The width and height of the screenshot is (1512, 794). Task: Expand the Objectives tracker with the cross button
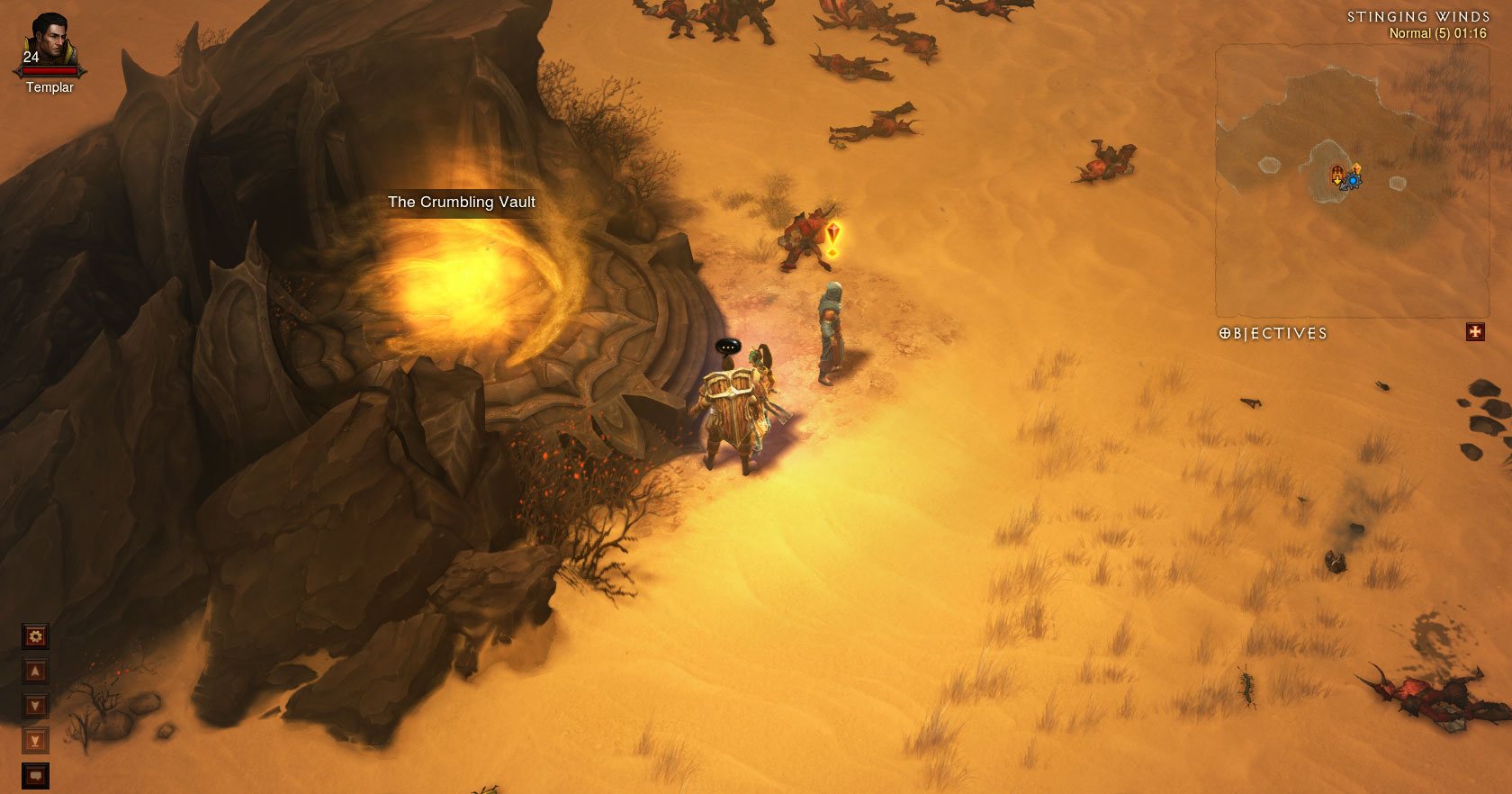point(1474,332)
